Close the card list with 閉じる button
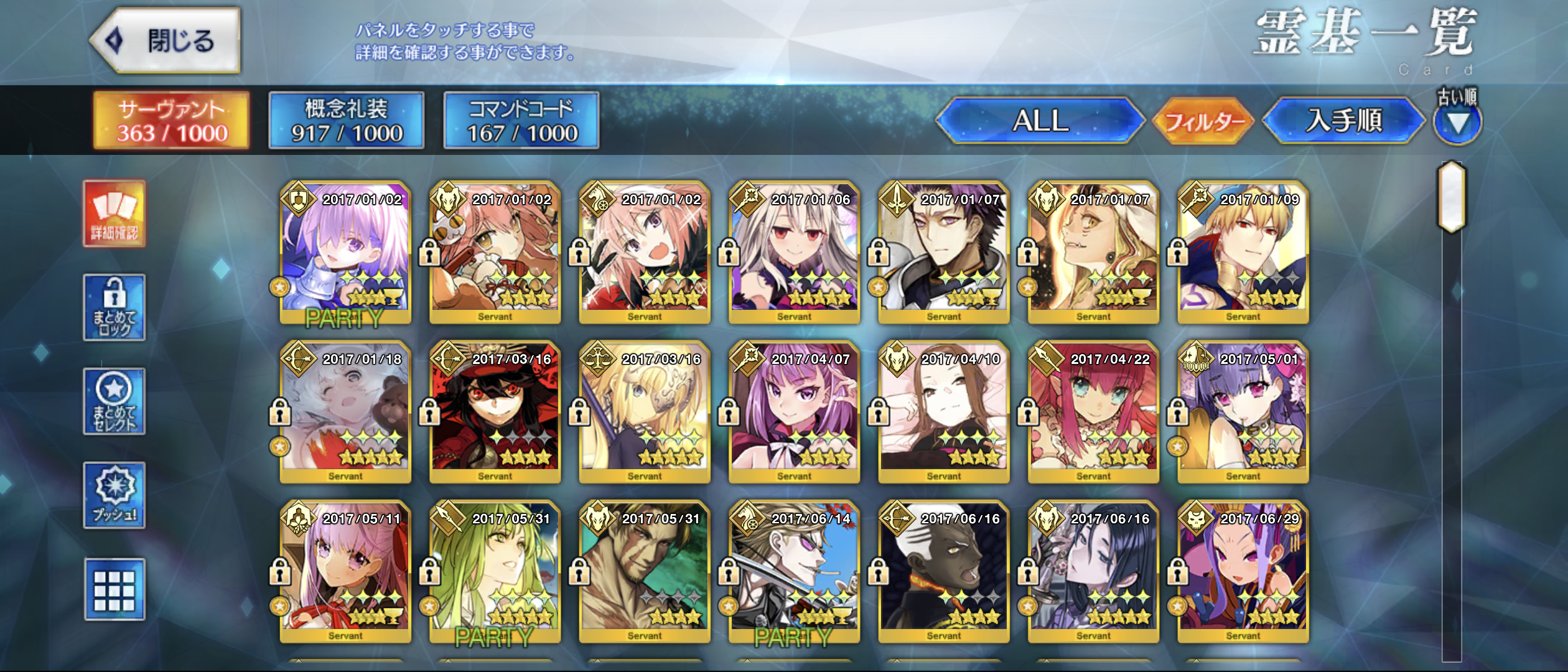1568x672 pixels. 166,41
